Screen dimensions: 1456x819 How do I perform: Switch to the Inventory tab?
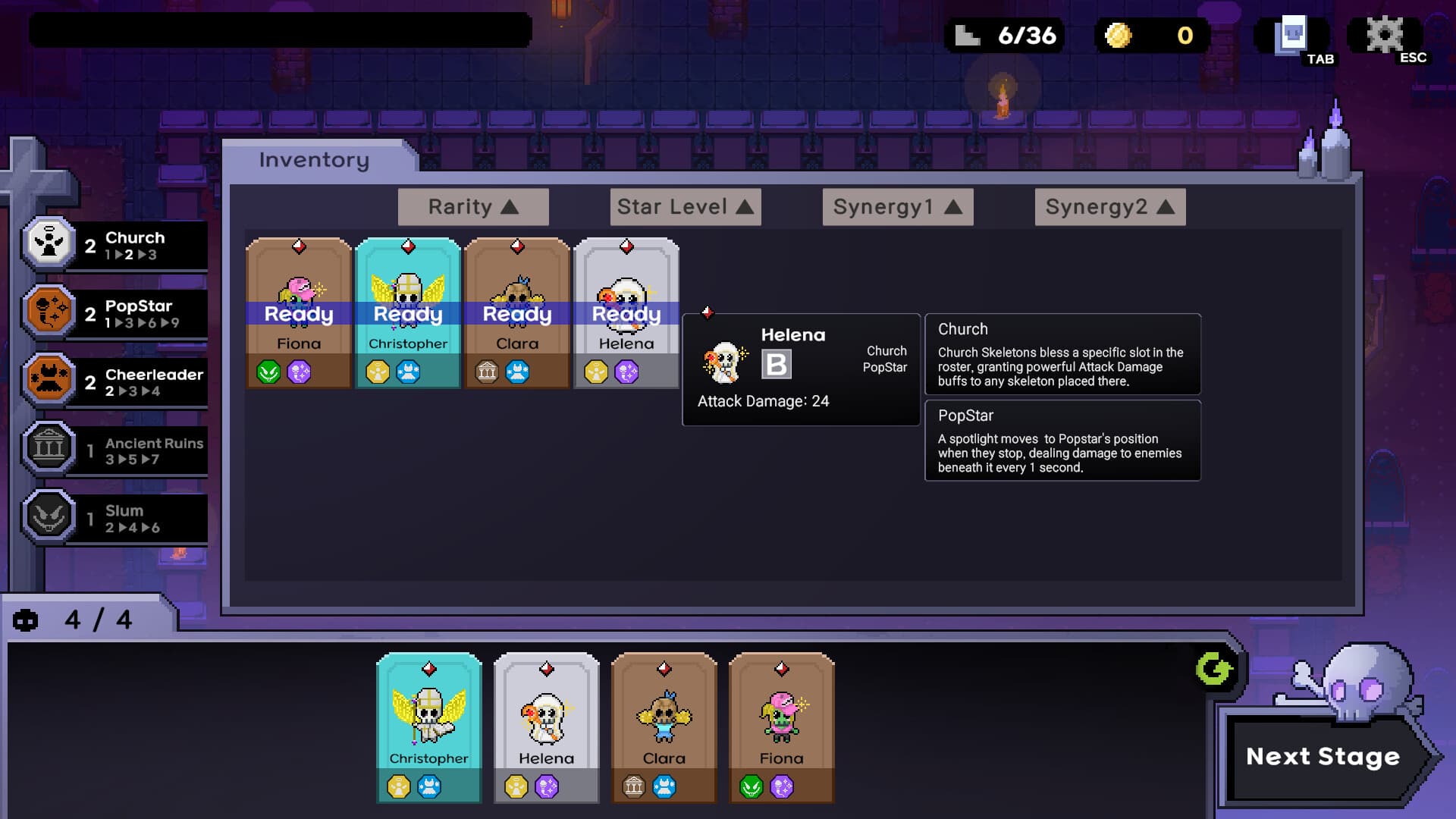pyautogui.click(x=312, y=159)
